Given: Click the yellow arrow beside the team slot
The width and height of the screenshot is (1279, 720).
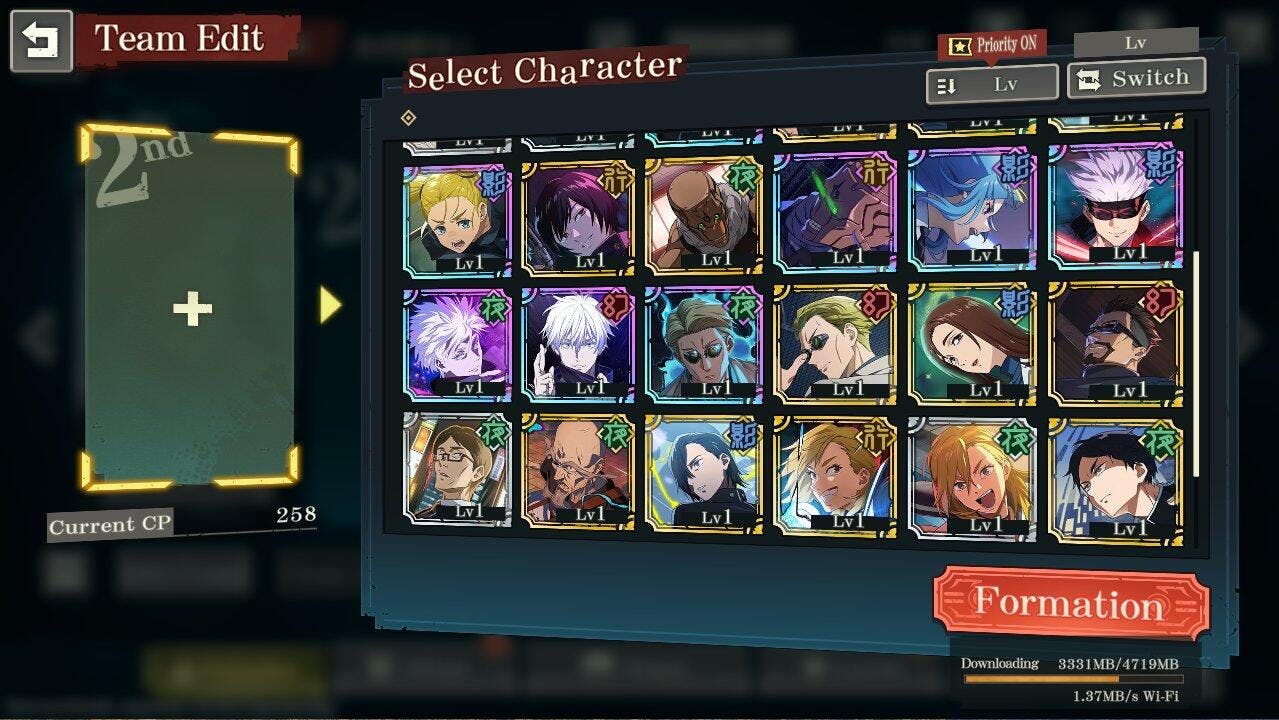Looking at the screenshot, I should tap(330, 306).
